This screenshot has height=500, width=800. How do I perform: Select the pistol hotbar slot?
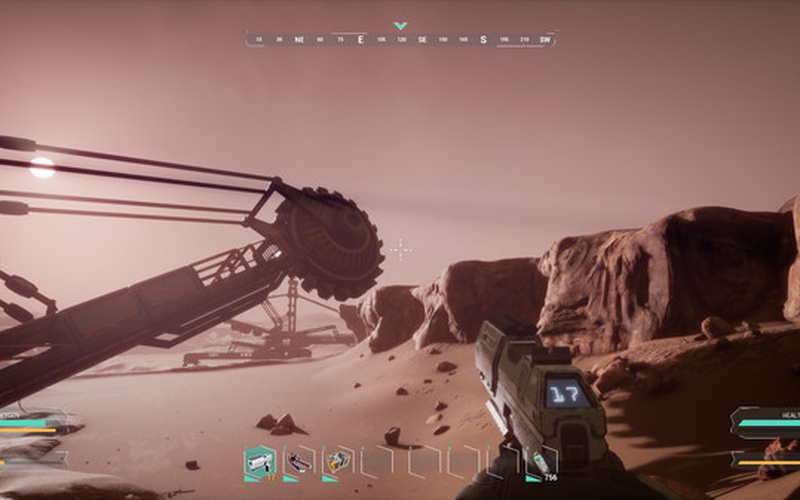259,462
